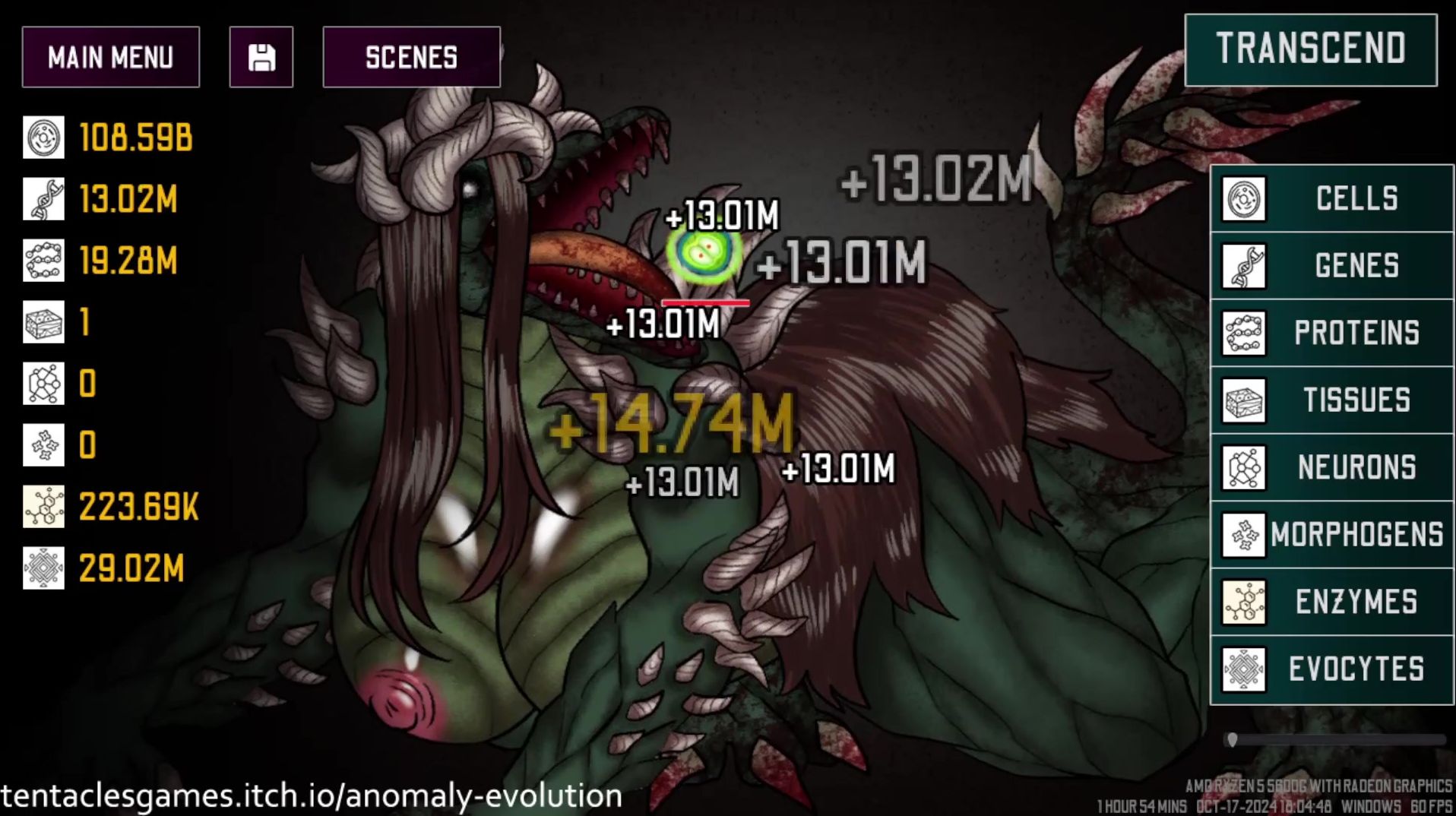View the Enzymes upgrades
This screenshot has height=816, width=1456.
pos(1331,602)
